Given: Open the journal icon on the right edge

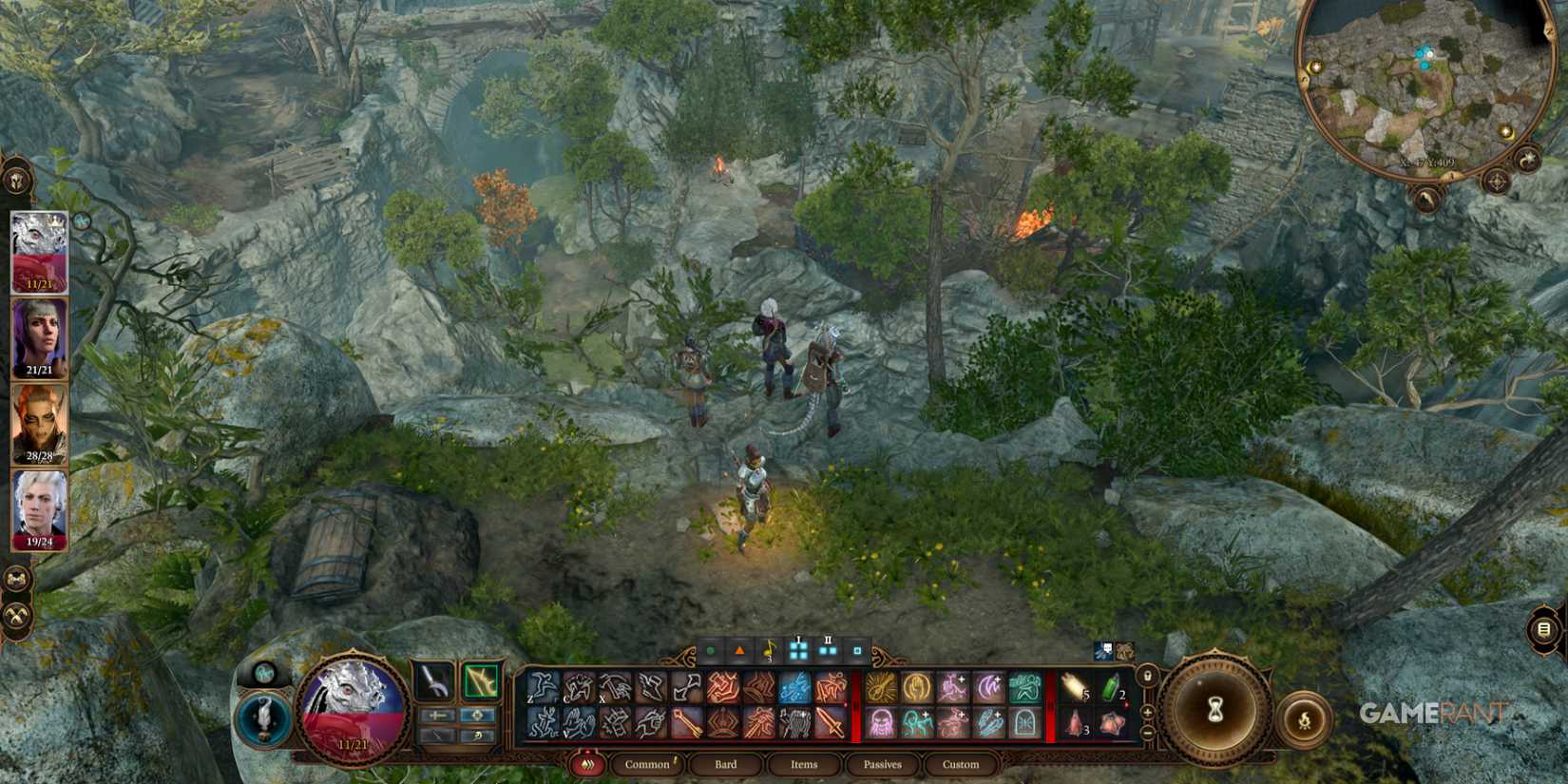Looking at the screenshot, I should pyautogui.click(x=1541, y=627).
